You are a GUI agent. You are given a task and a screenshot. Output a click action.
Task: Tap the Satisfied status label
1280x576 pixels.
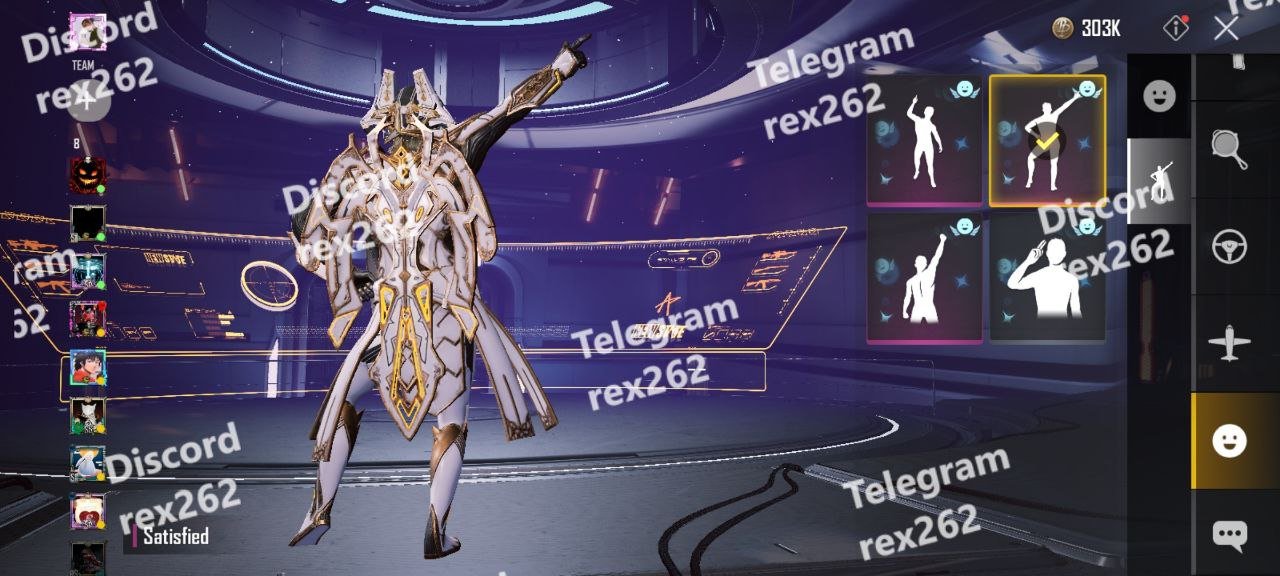[175, 537]
